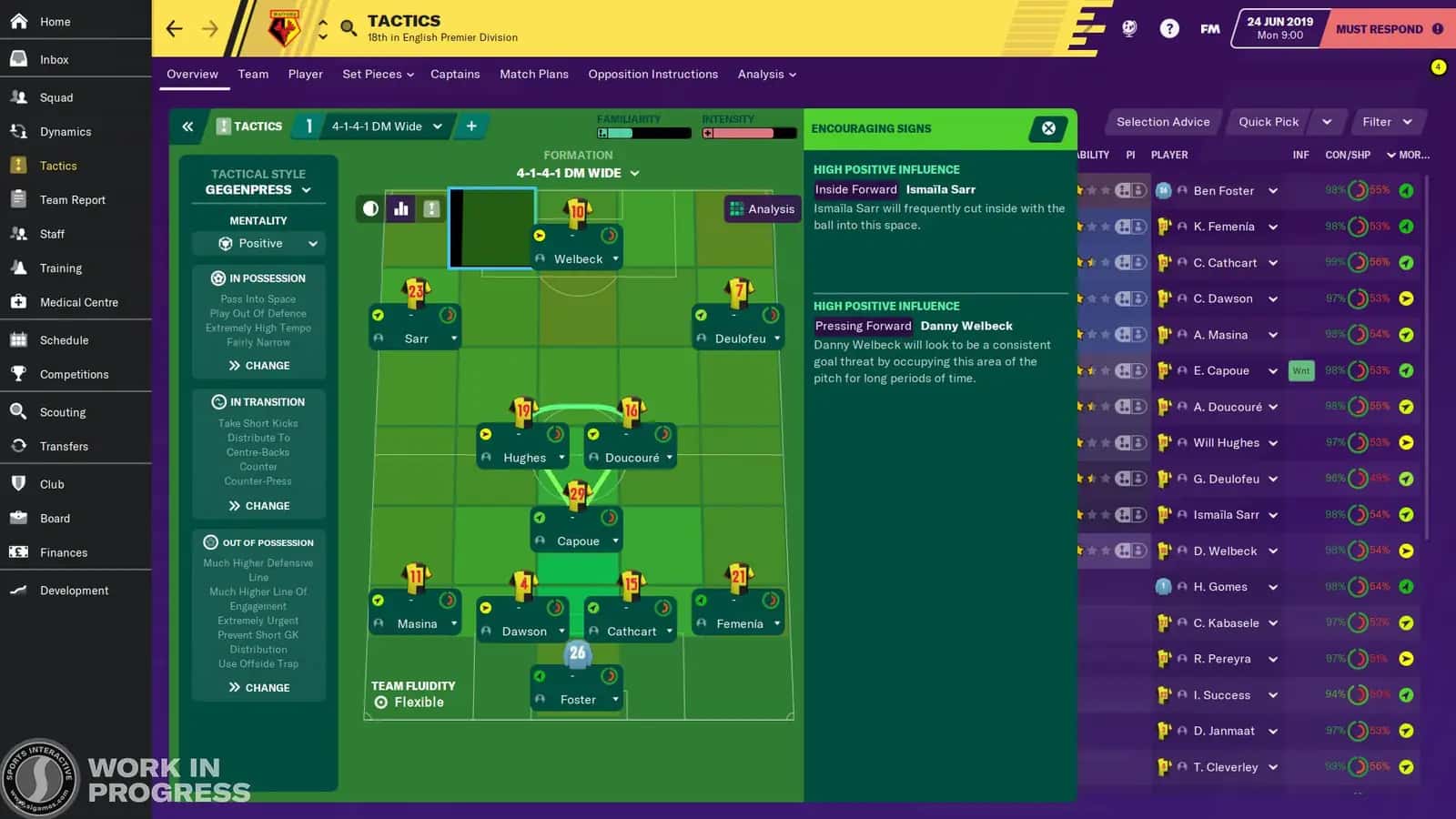The width and height of the screenshot is (1456, 819).
Task: Dismiss the Encouraging Signs panel
Action: pyautogui.click(x=1047, y=128)
